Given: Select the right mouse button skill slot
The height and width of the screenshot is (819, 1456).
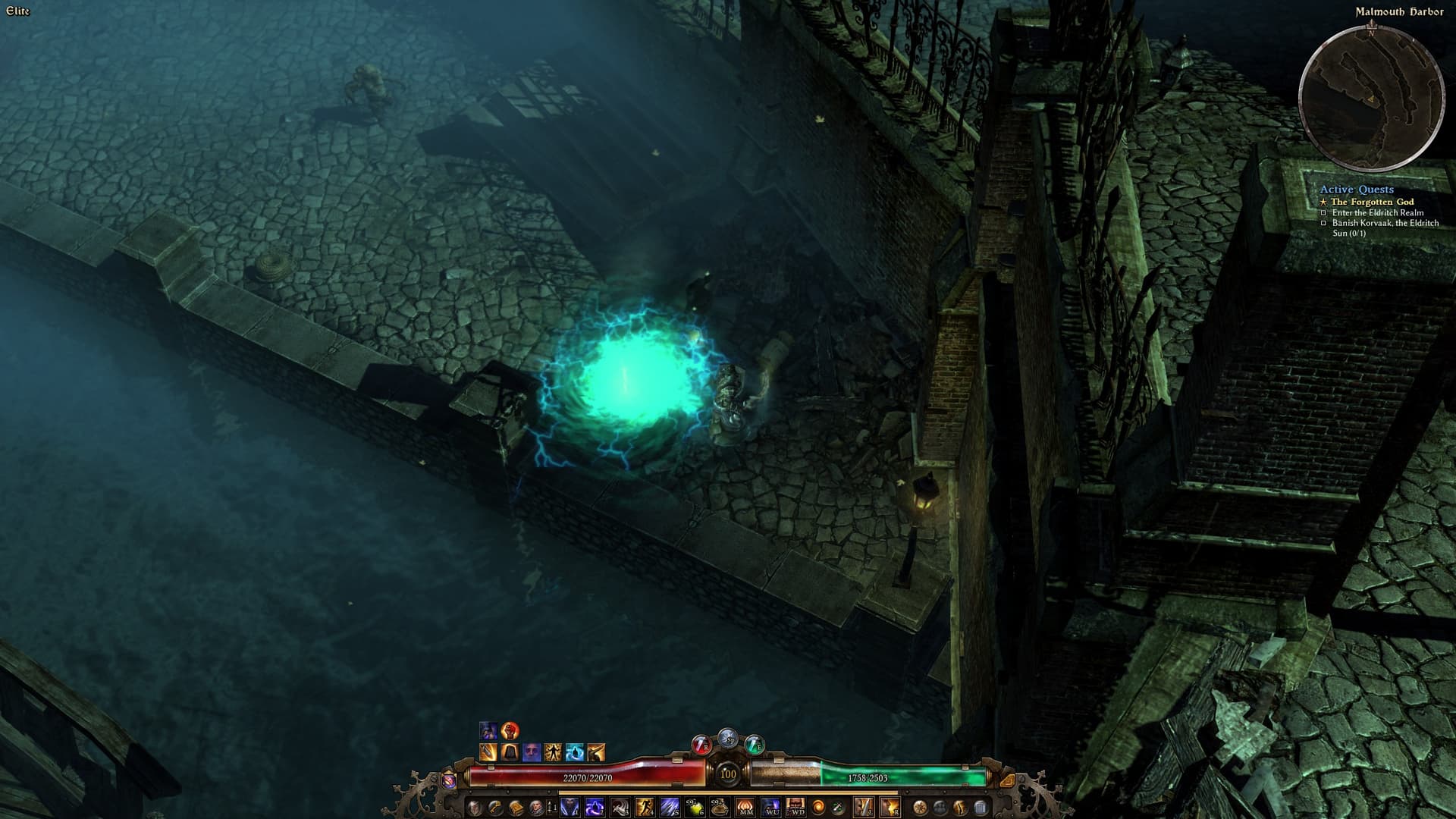Looking at the screenshot, I should 890,808.
